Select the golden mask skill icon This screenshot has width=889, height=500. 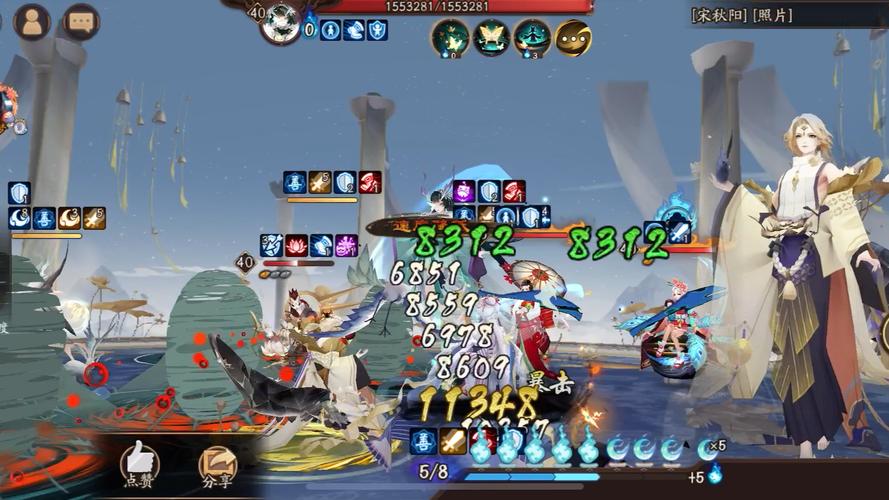(x=573, y=38)
